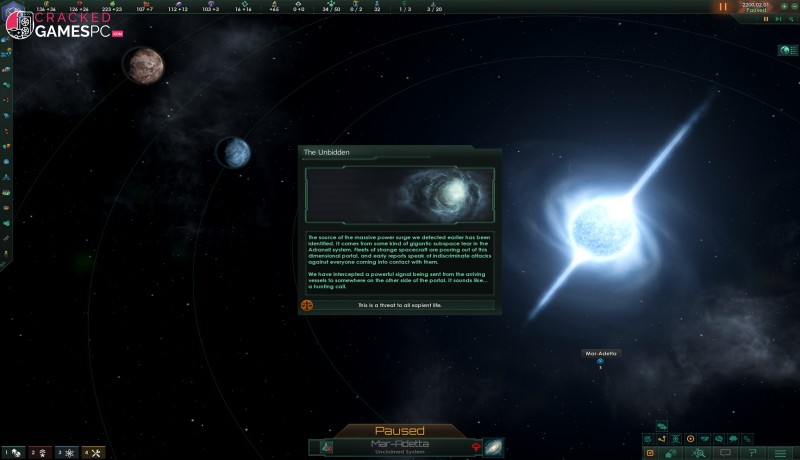Select the Mar-Adetta system name bar

click(x=400, y=446)
